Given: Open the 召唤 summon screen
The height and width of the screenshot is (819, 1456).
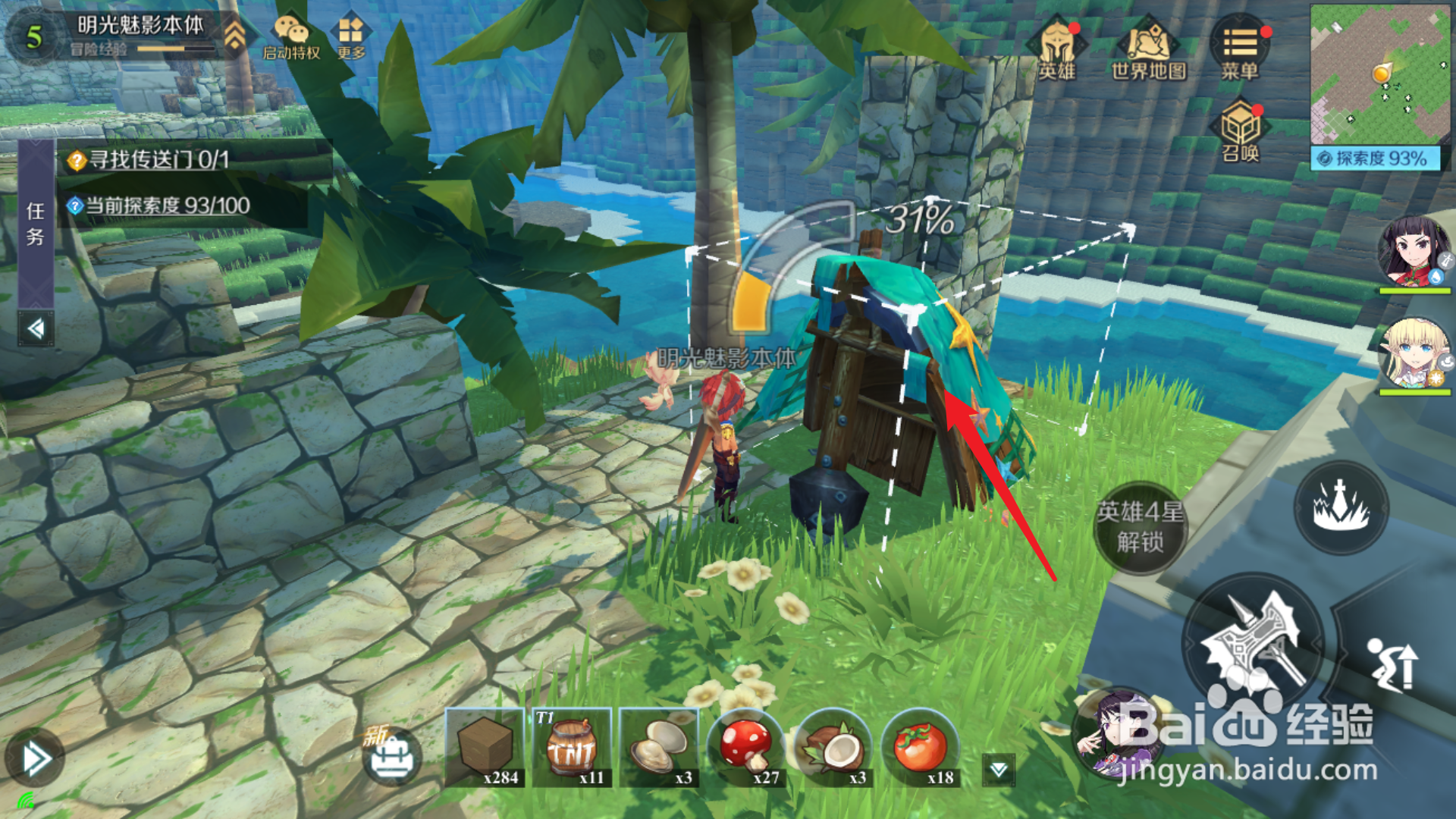Looking at the screenshot, I should (1240, 132).
